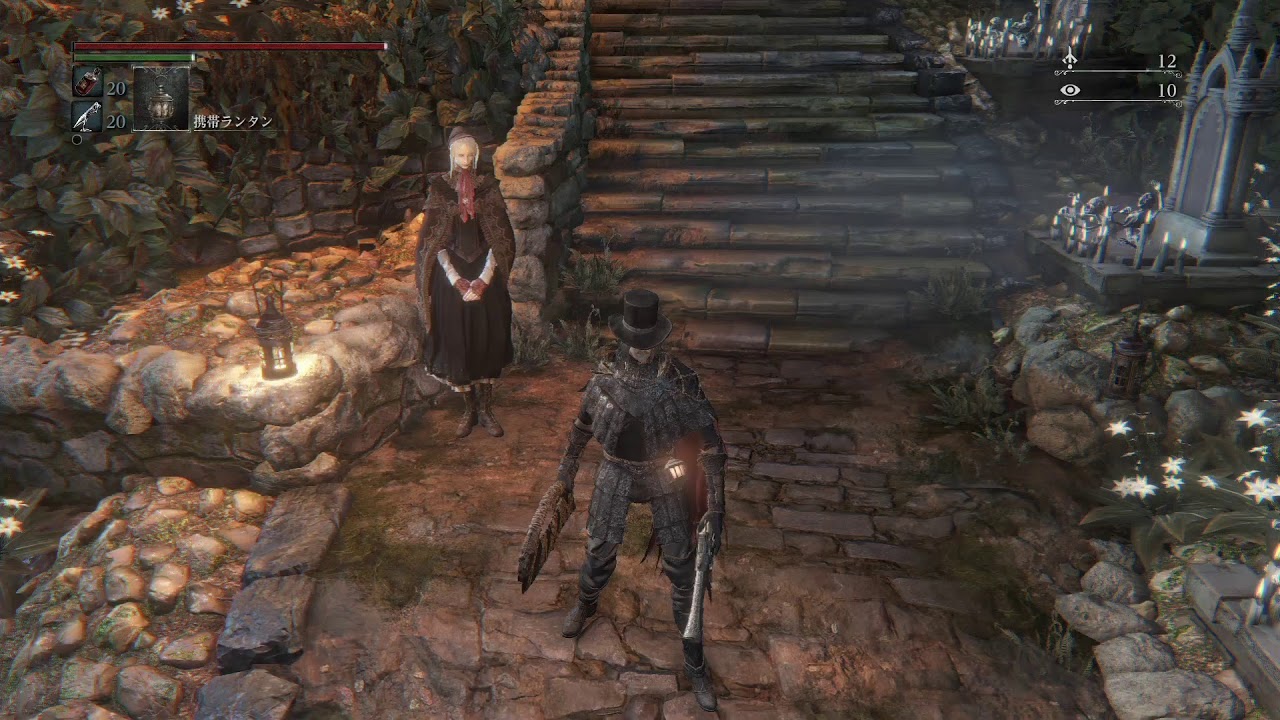Use the Hand Lantern item slot
The image size is (1280, 720).
161,98
